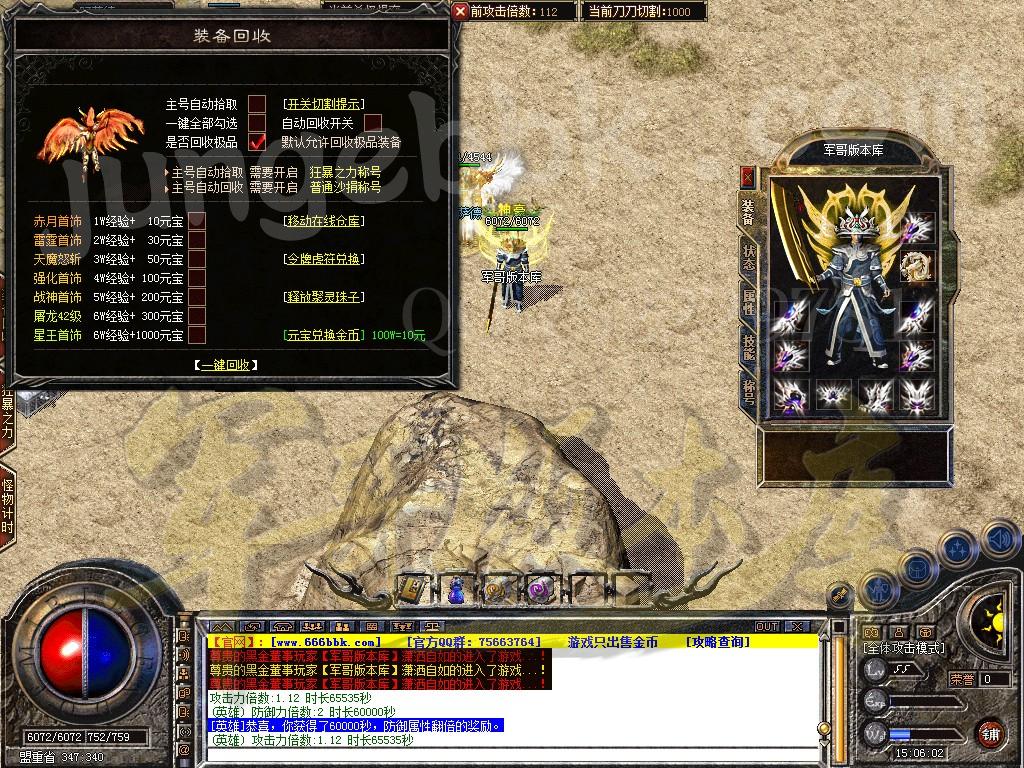
Task: Close the chat window with its X
Action: pyautogui.click(x=796, y=626)
